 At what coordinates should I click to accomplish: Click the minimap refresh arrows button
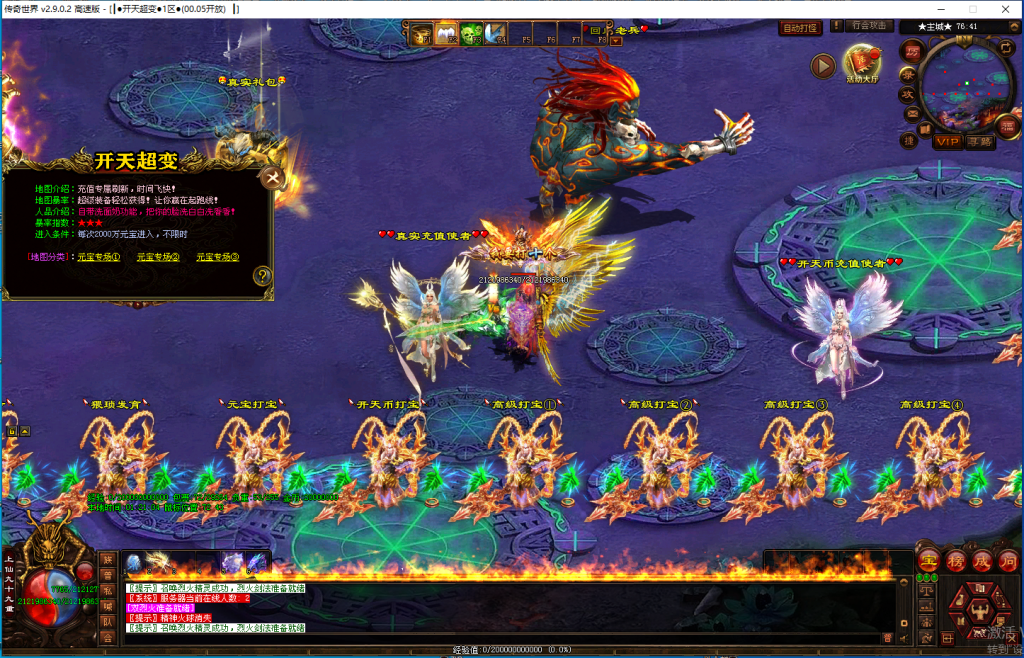[x=1004, y=48]
